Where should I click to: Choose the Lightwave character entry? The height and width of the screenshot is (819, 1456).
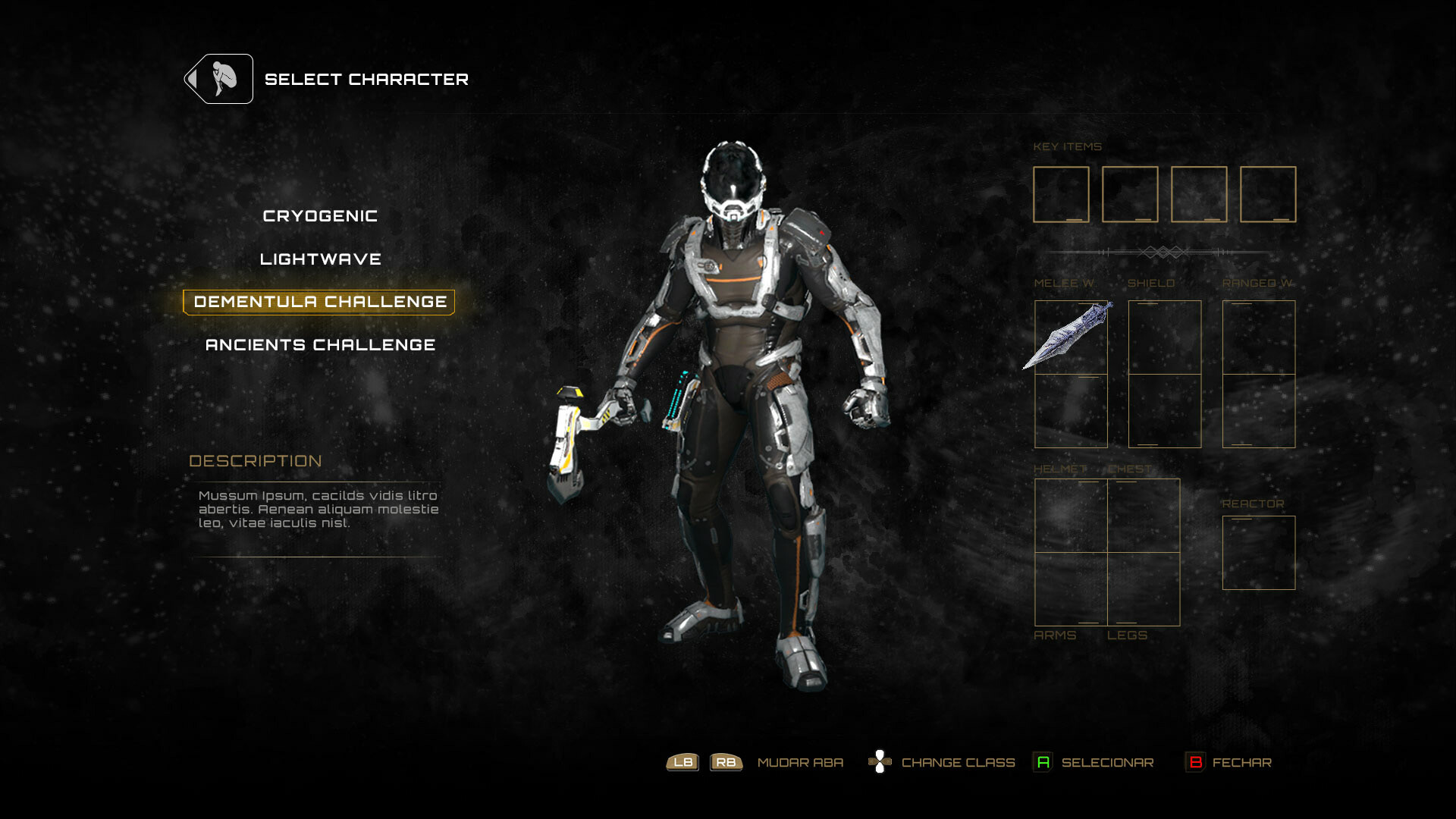tap(320, 259)
